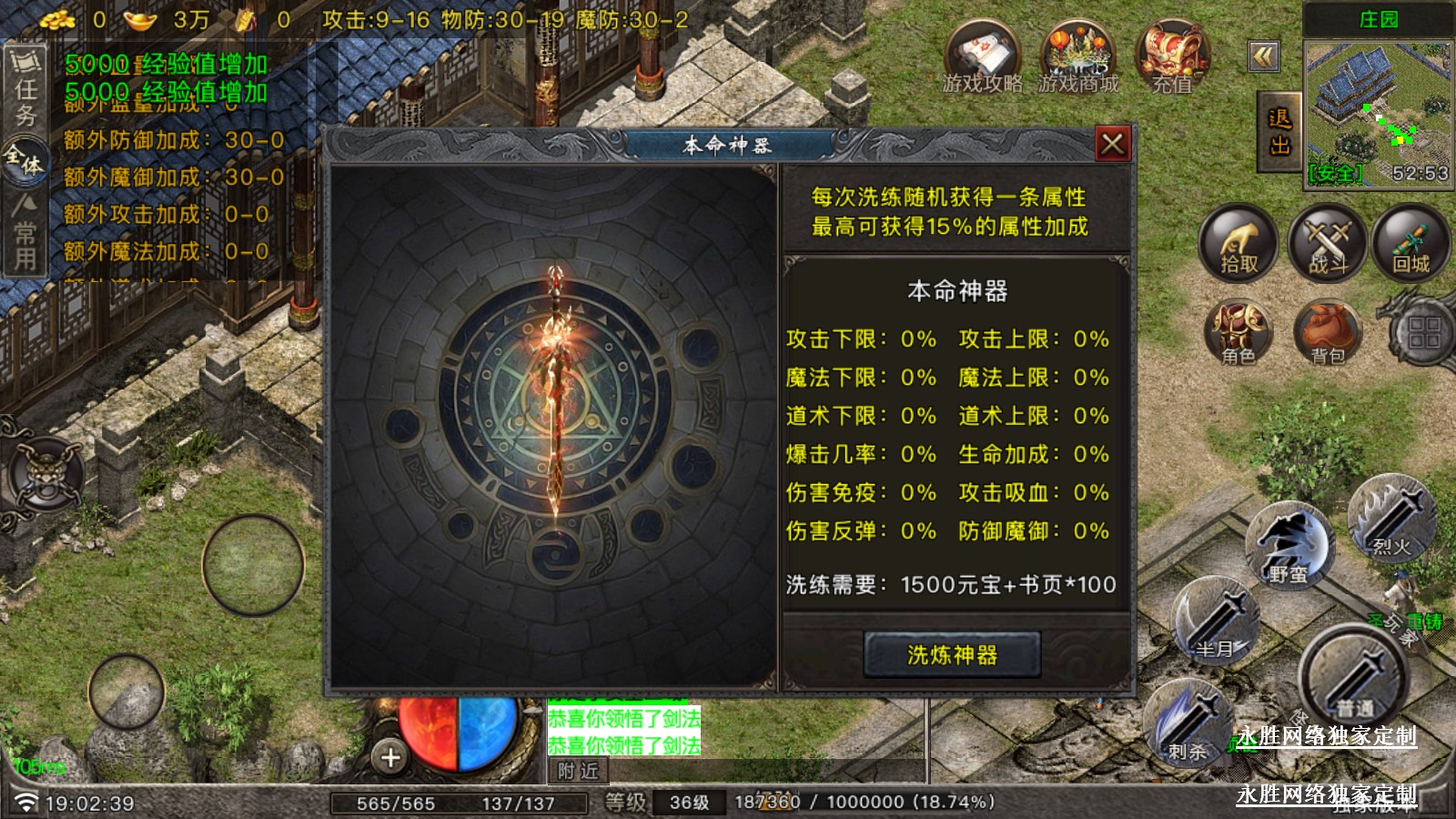Viewport: 1456px width, 819px height.
Task: Click the 退出 exit button
Action: (1279, 133)
